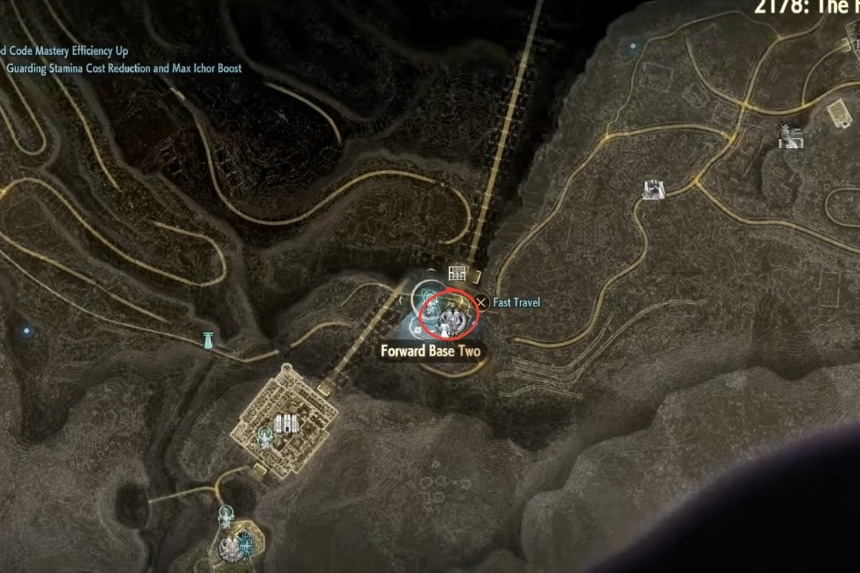Select the small teal tower marker on the road

(x=209, y=339)
